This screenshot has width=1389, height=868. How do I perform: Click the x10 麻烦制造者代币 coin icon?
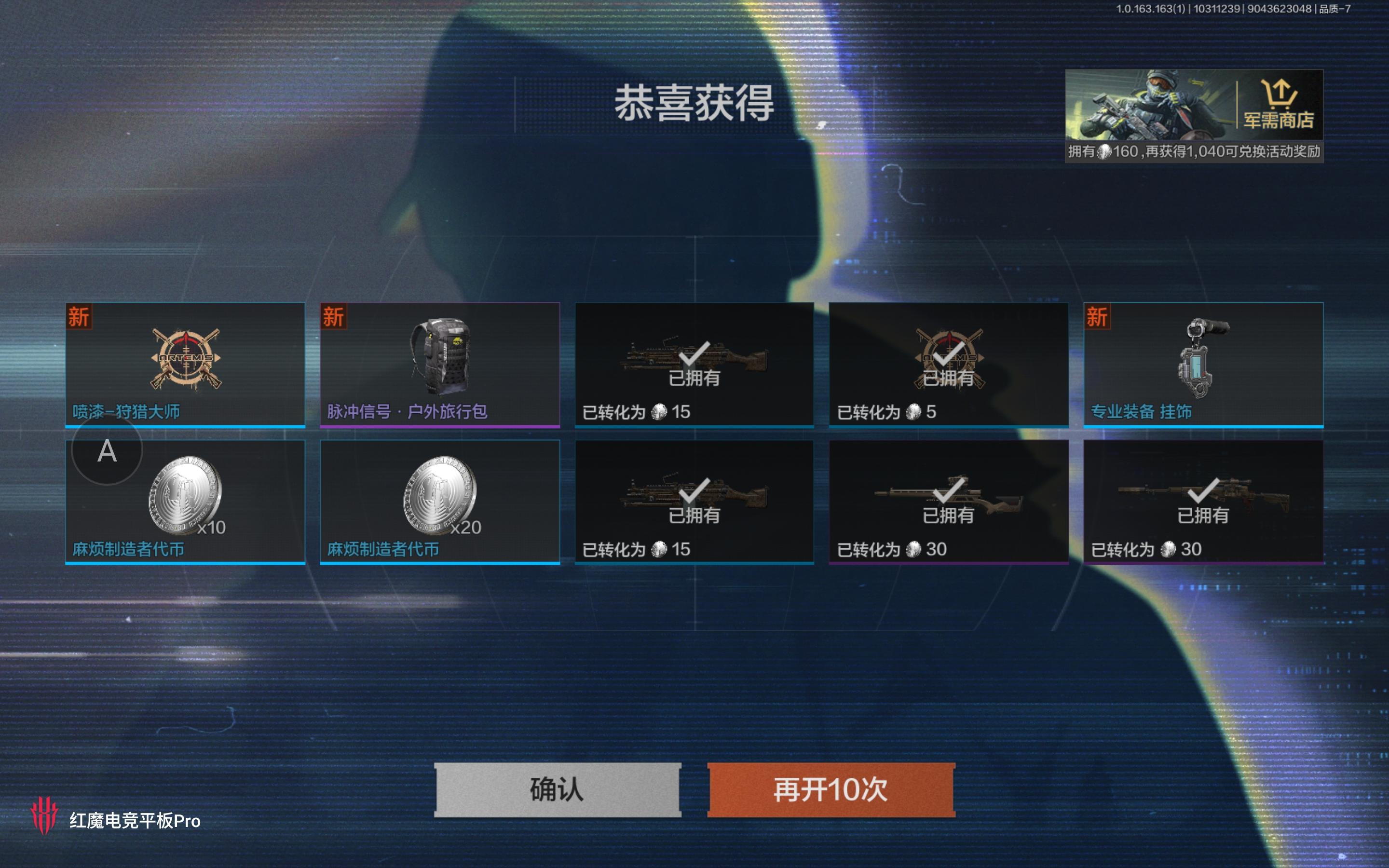pos(184,497)
